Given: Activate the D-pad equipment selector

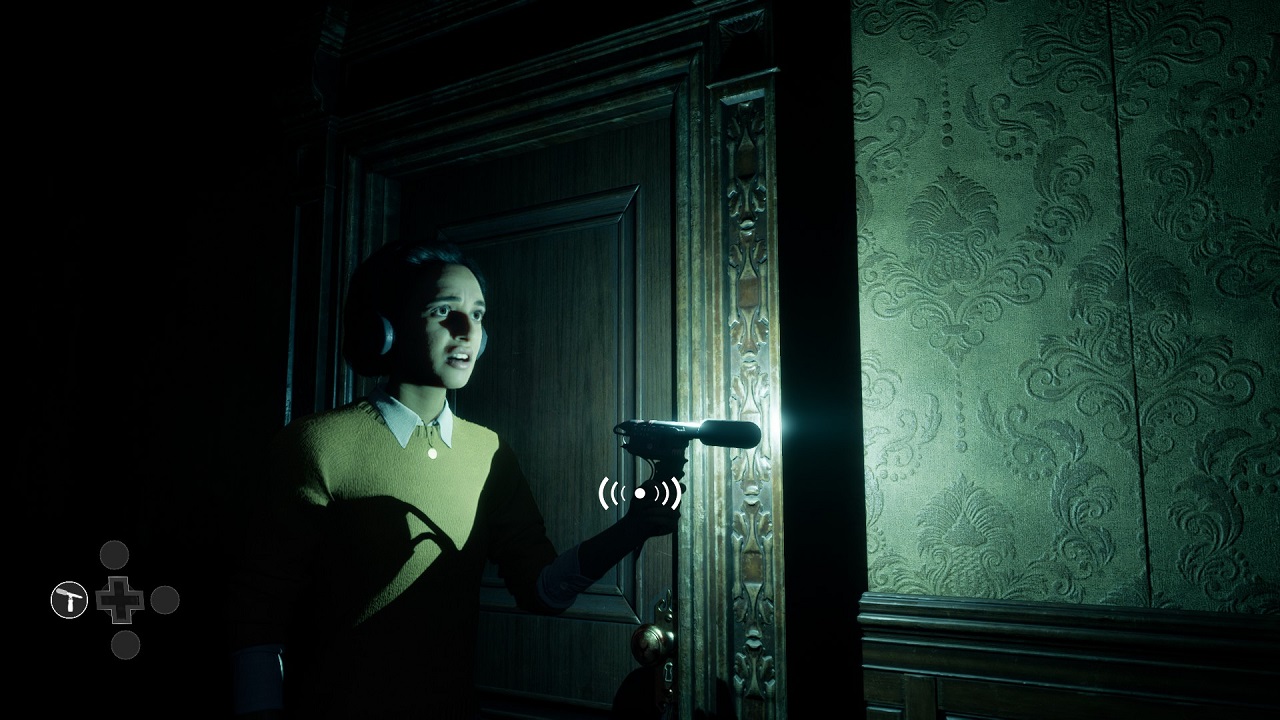Looking at the screenshot, I should (x=119, y=600).
